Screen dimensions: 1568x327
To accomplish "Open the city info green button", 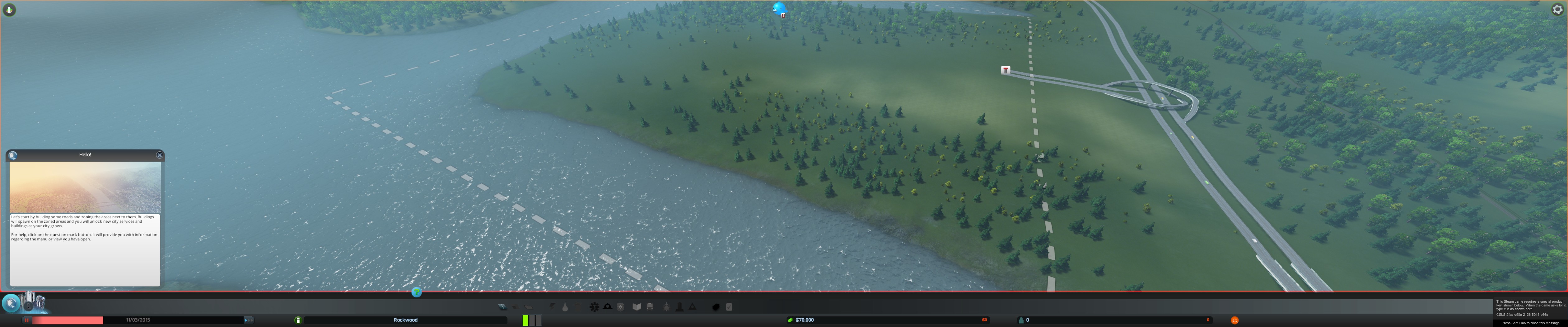I will pyautogui.click(x=298, y=320).
